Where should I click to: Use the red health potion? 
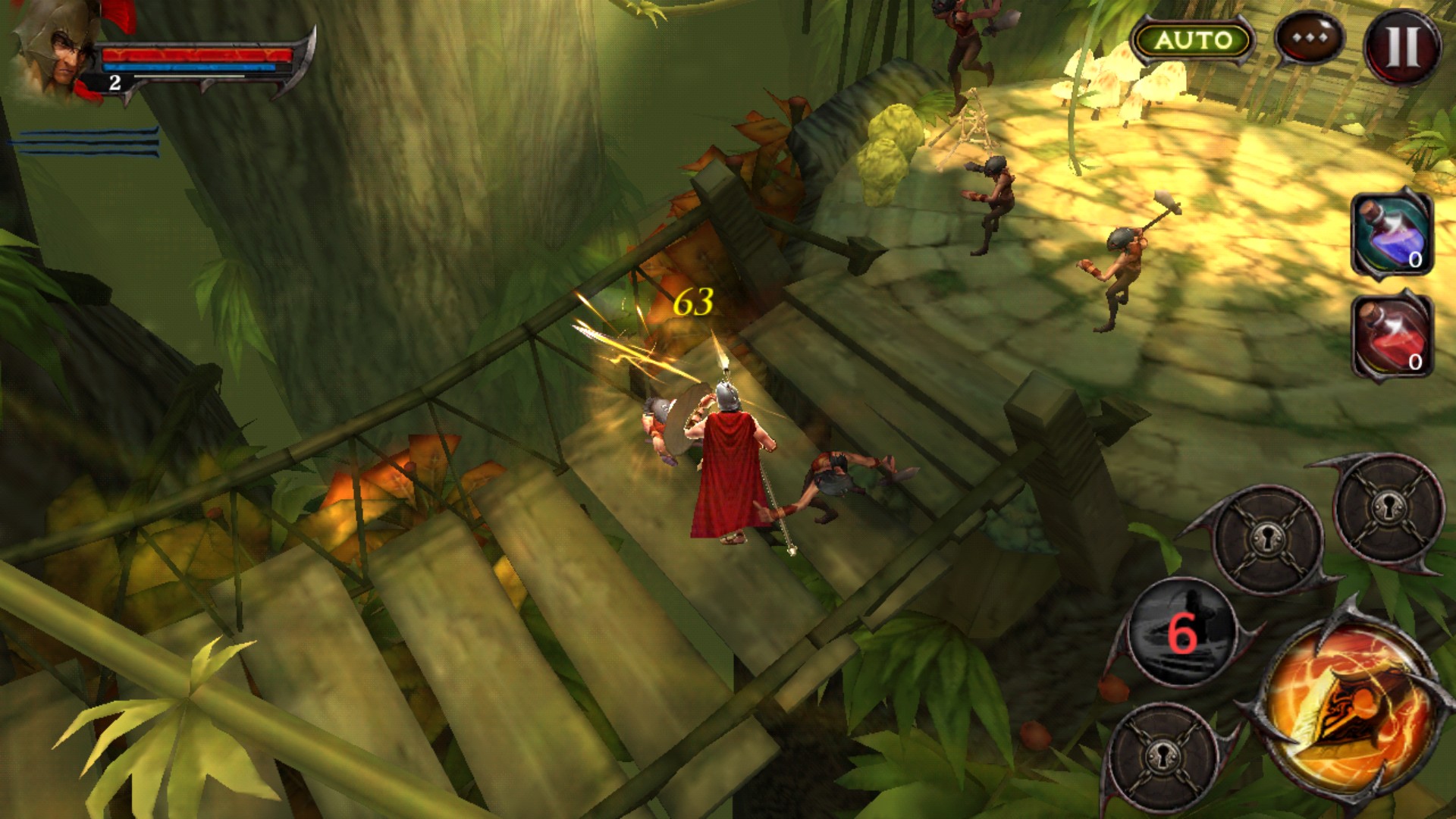1392,337
